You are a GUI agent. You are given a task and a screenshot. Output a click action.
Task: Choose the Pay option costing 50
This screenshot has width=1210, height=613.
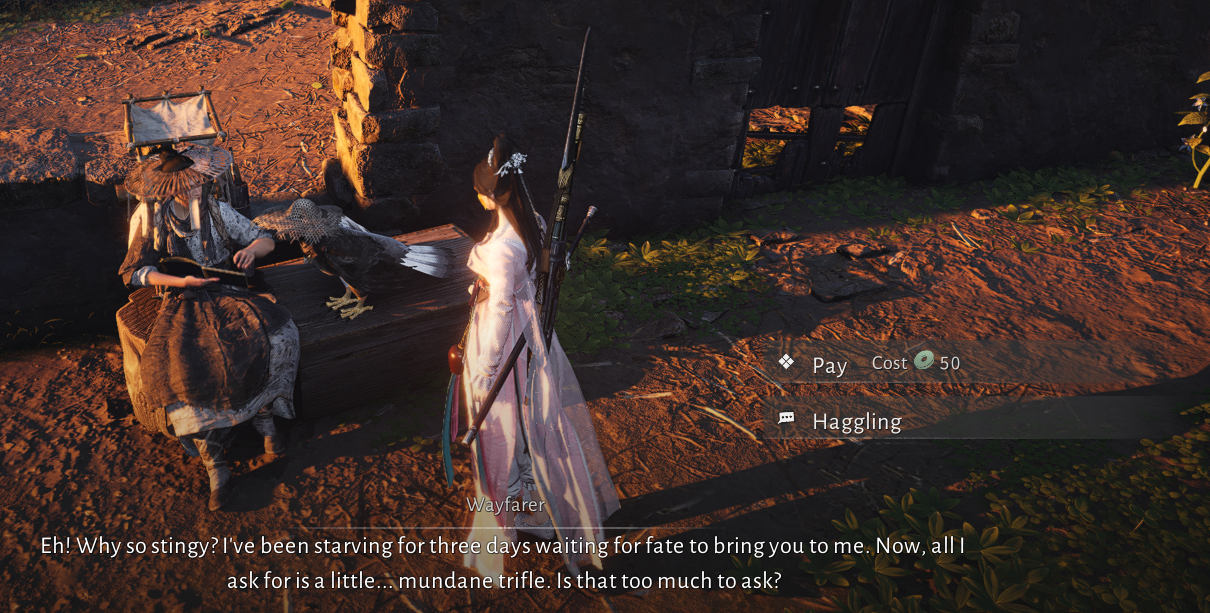pyautogui.click(x=830, y=365)
